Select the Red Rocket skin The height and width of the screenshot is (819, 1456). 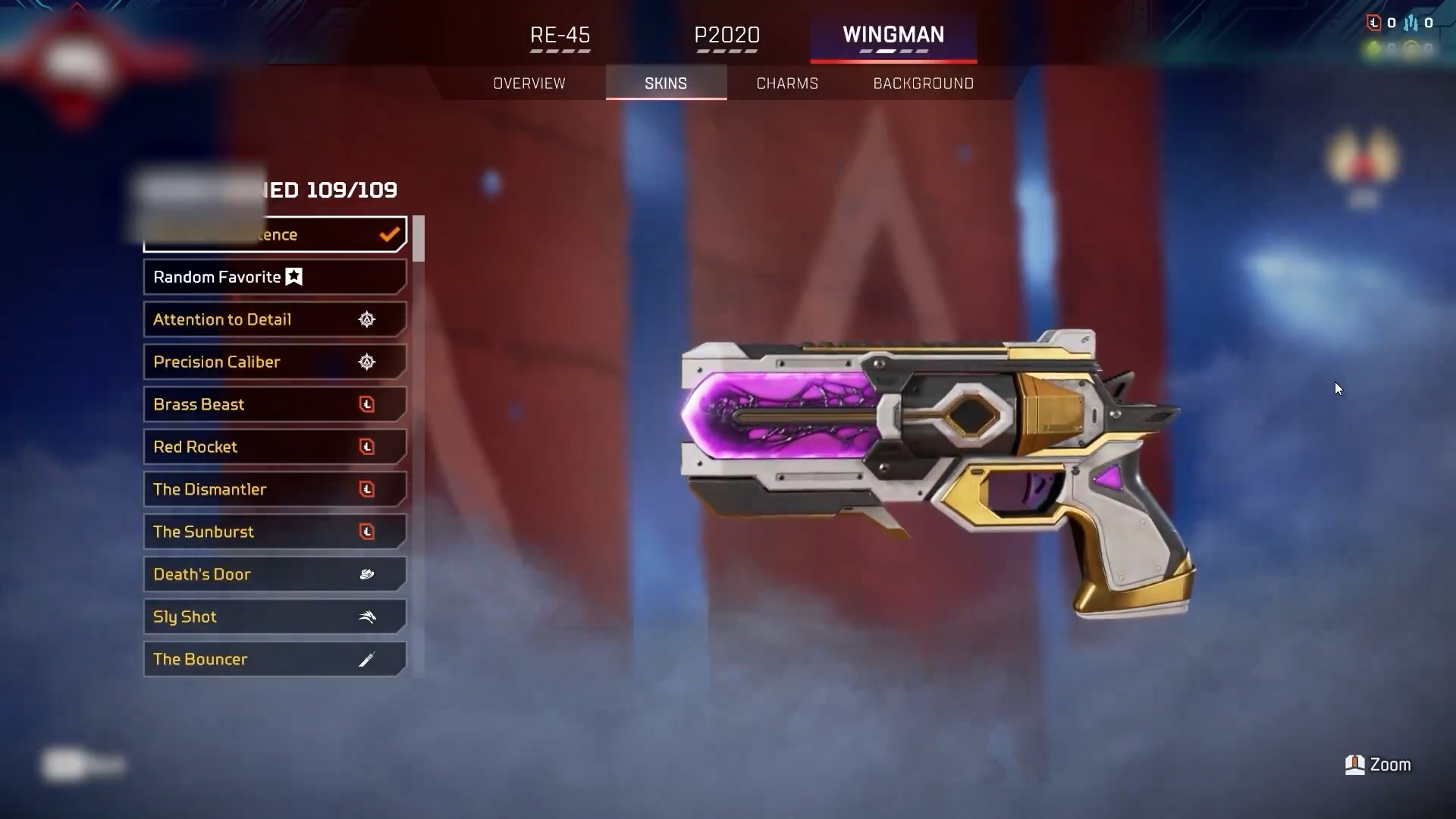[275, 447]
